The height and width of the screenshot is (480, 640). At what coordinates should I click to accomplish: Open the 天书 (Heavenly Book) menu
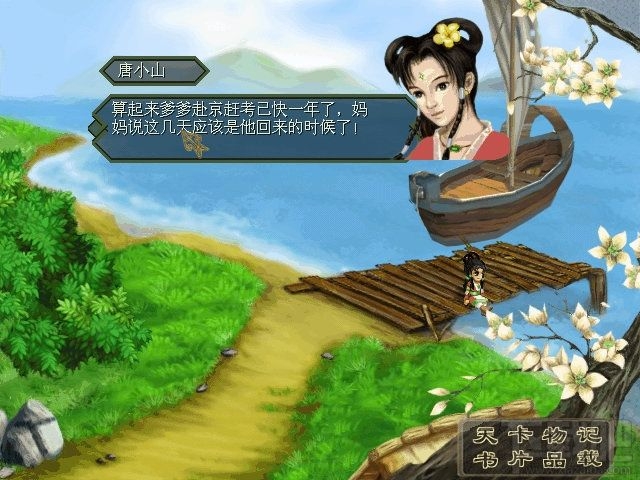485,447
